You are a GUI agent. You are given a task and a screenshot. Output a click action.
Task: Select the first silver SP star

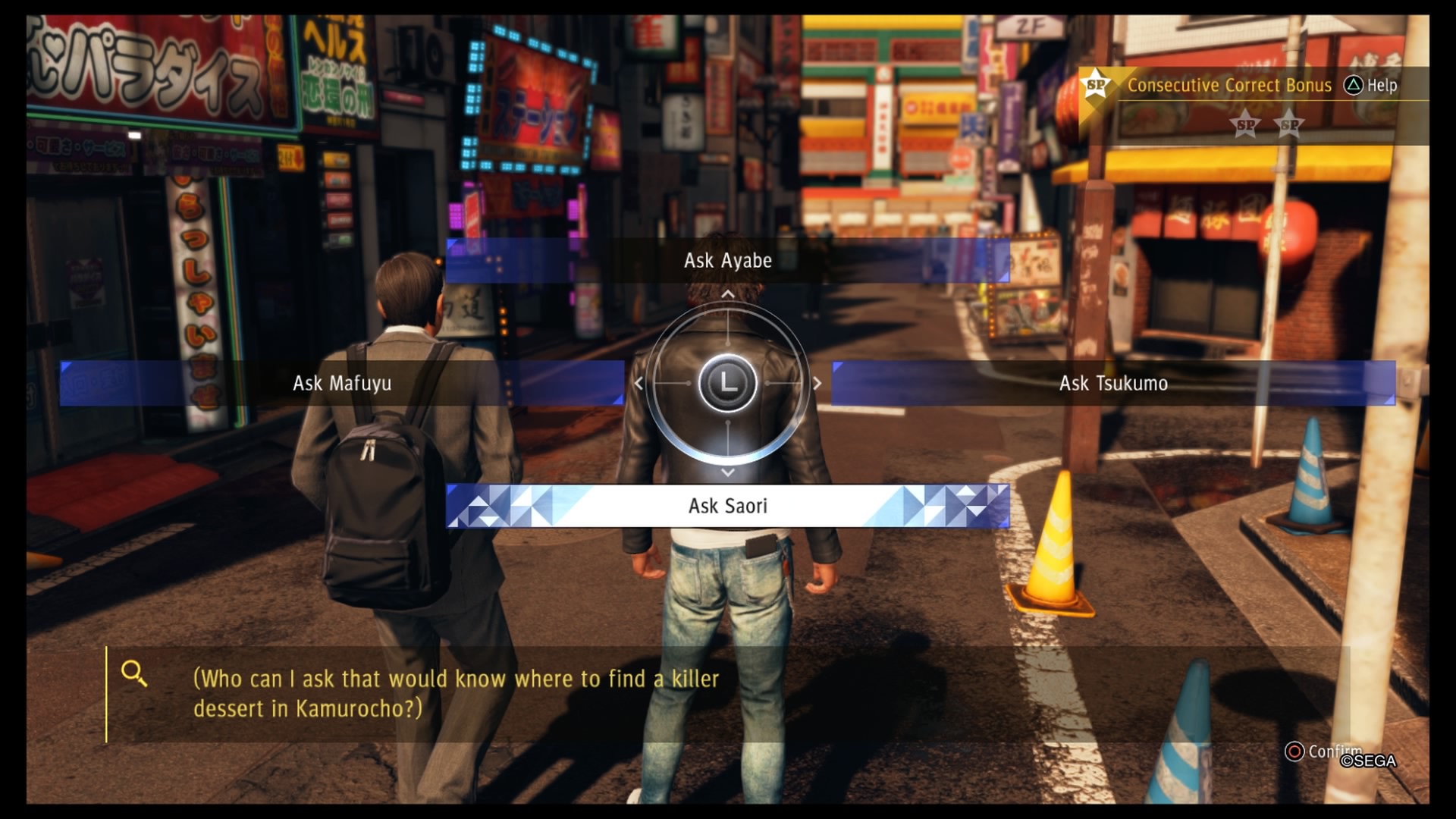pos(1244,125)
